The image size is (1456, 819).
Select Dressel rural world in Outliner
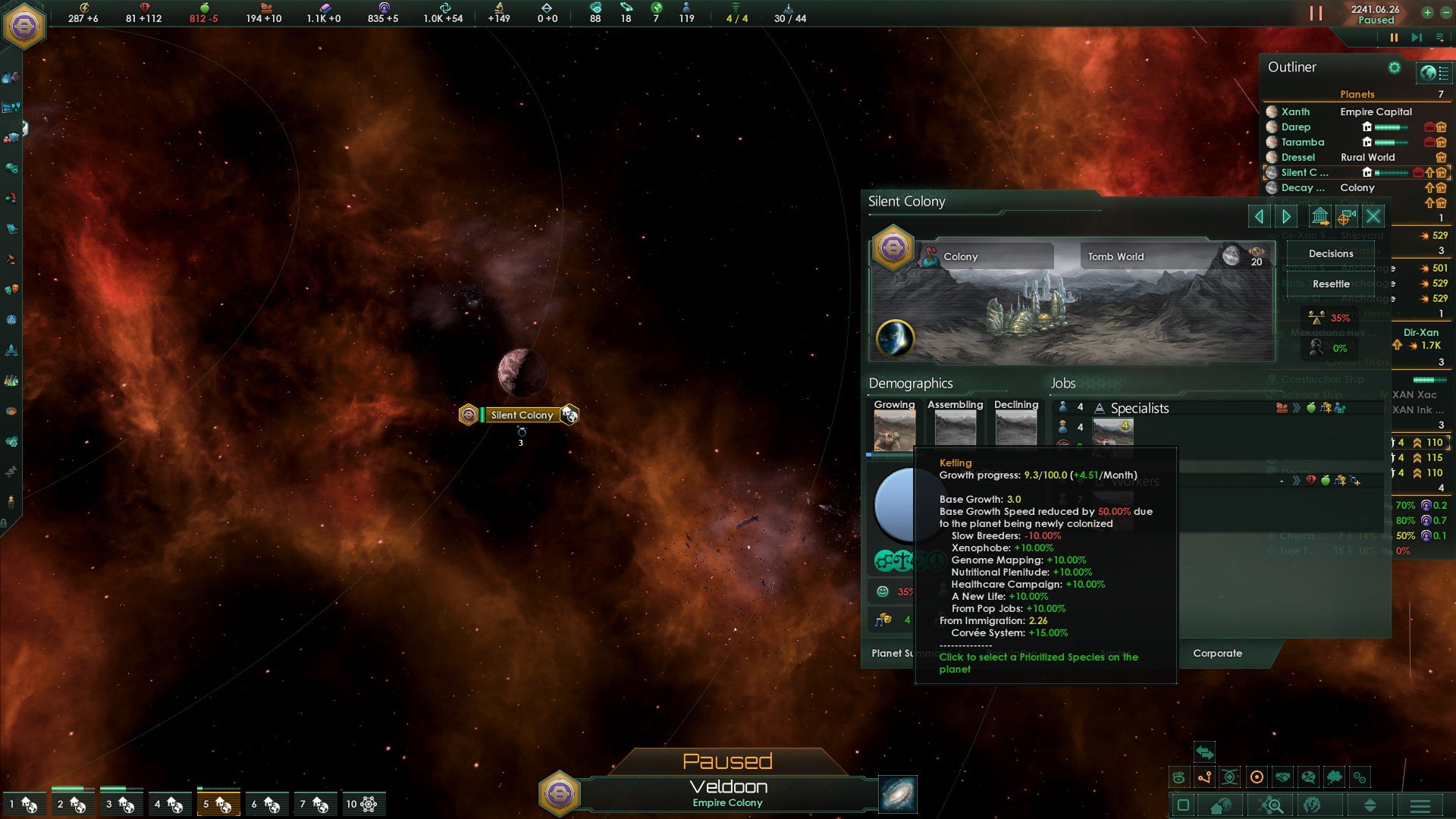[1298, 157]
